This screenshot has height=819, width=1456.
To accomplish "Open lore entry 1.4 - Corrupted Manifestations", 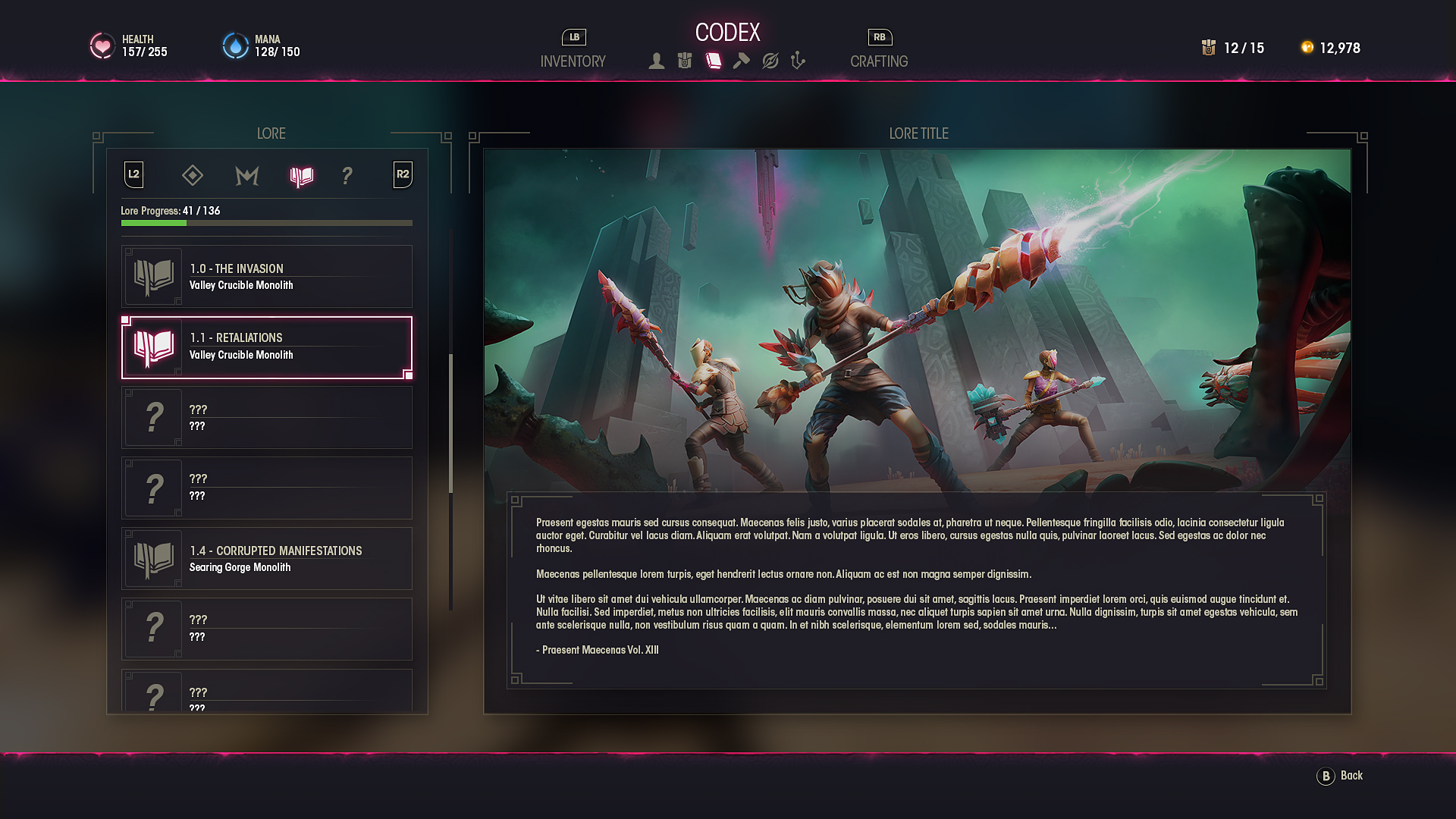I will [x=267, y=559].
